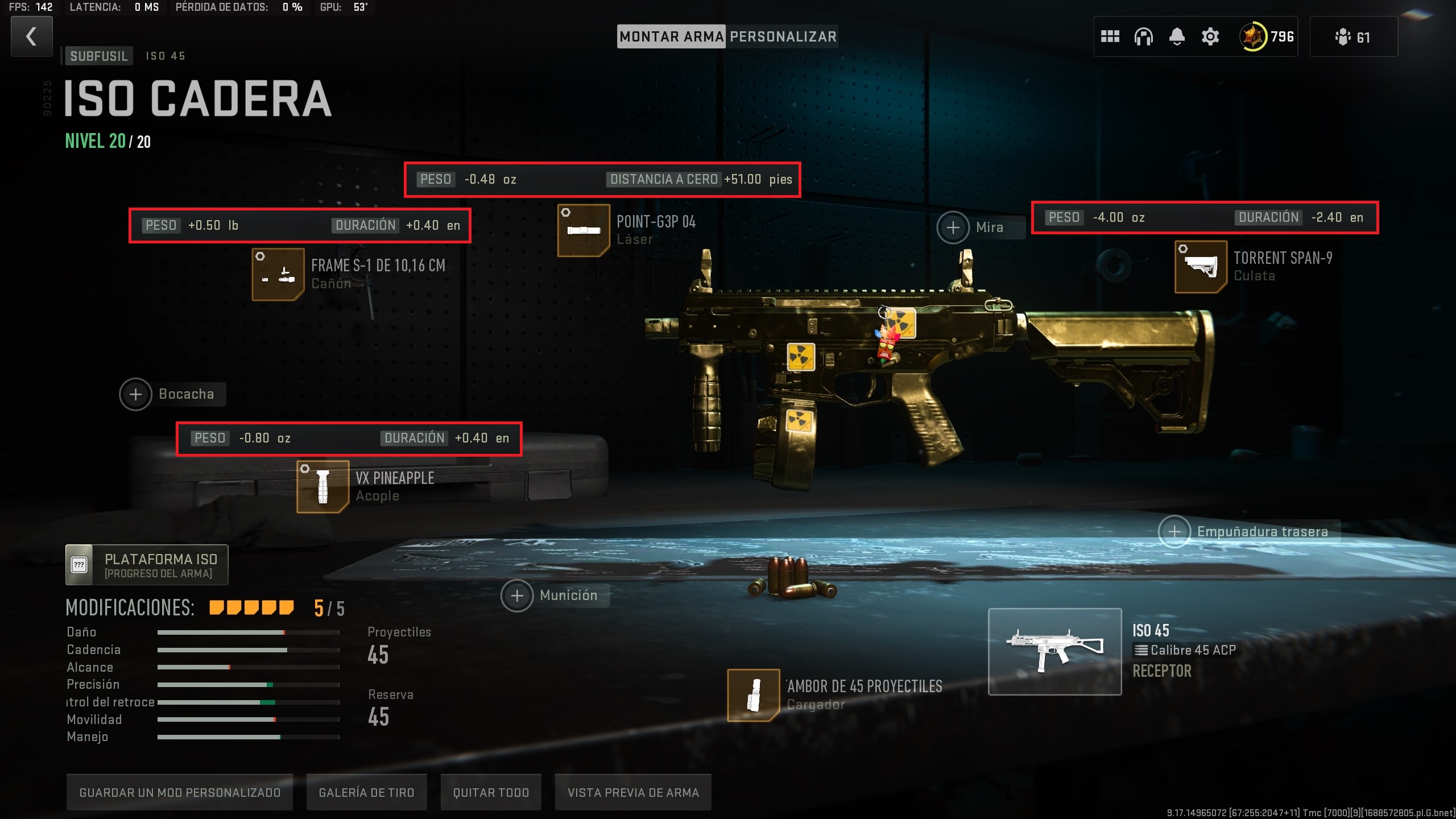Open the notifications bell icon
The image size is (1456, 819).
click(1176, 36)
